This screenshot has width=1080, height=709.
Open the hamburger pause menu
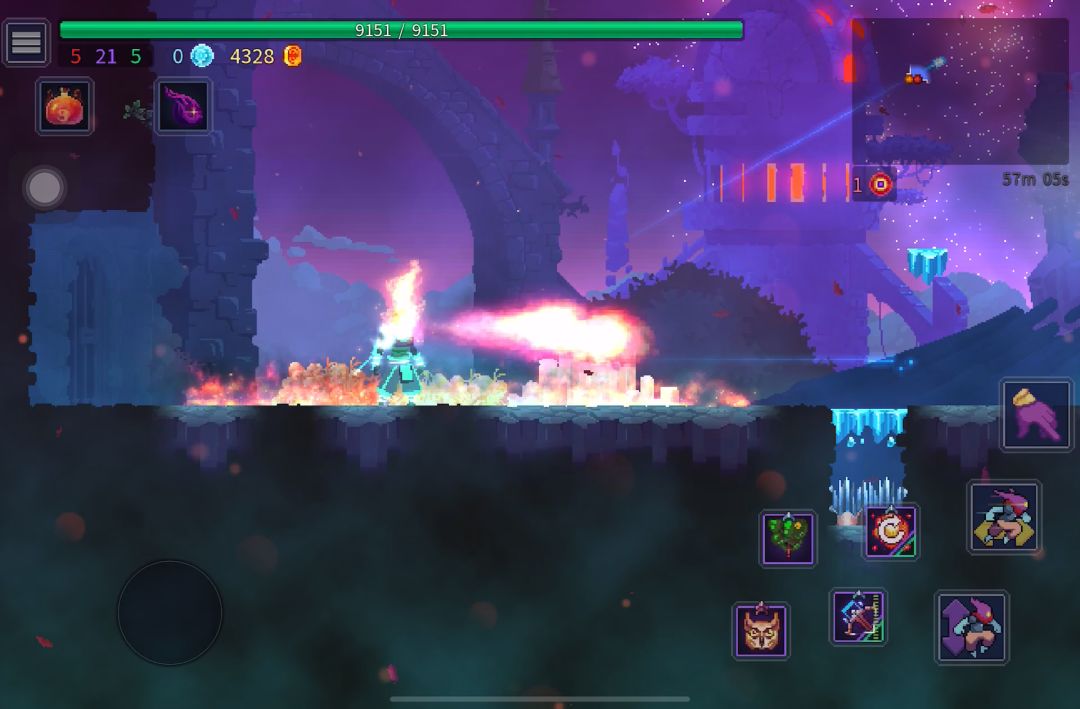(26, 42)
